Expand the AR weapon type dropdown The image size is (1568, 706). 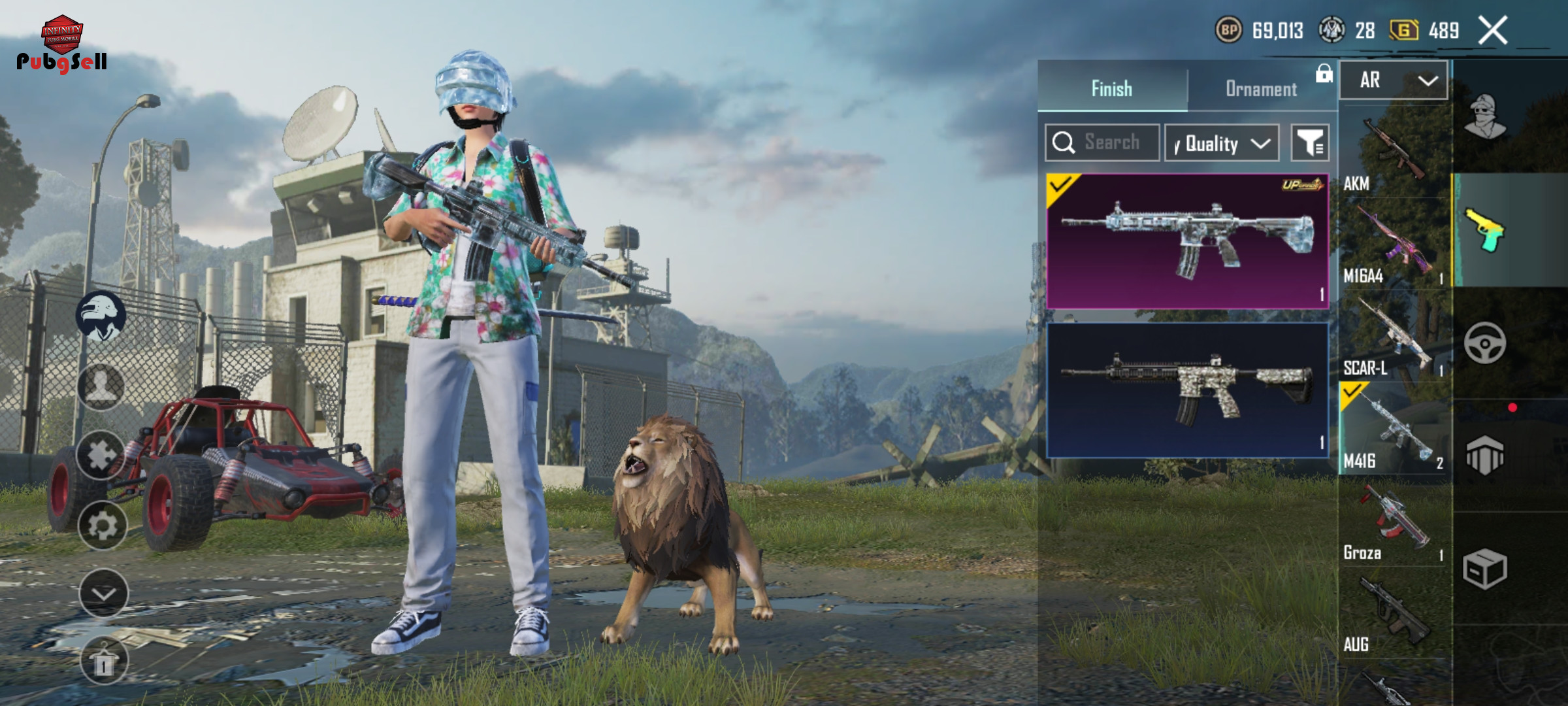point(1394,80)
